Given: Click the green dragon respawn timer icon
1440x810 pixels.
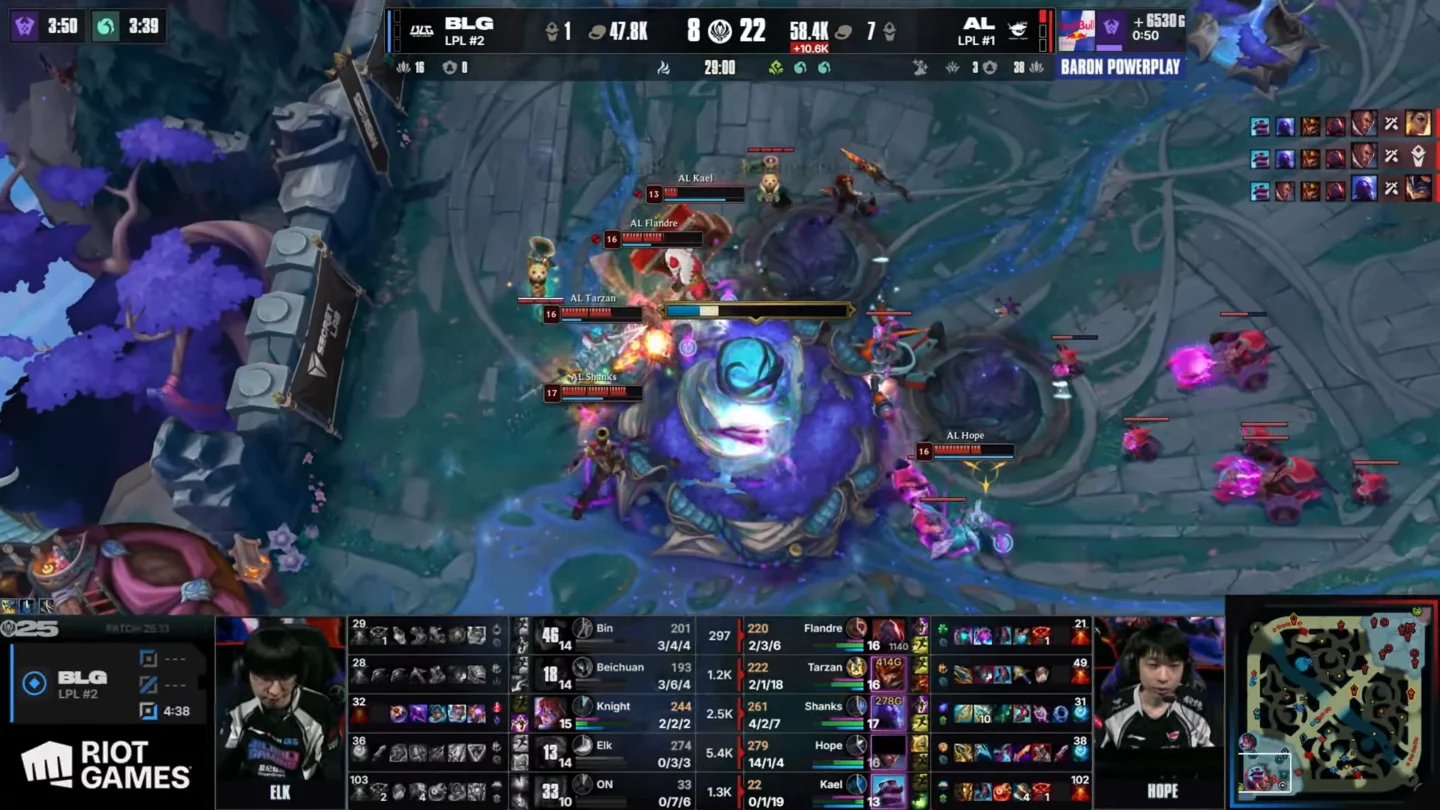Looking at the screenshot, I should 105,25.
